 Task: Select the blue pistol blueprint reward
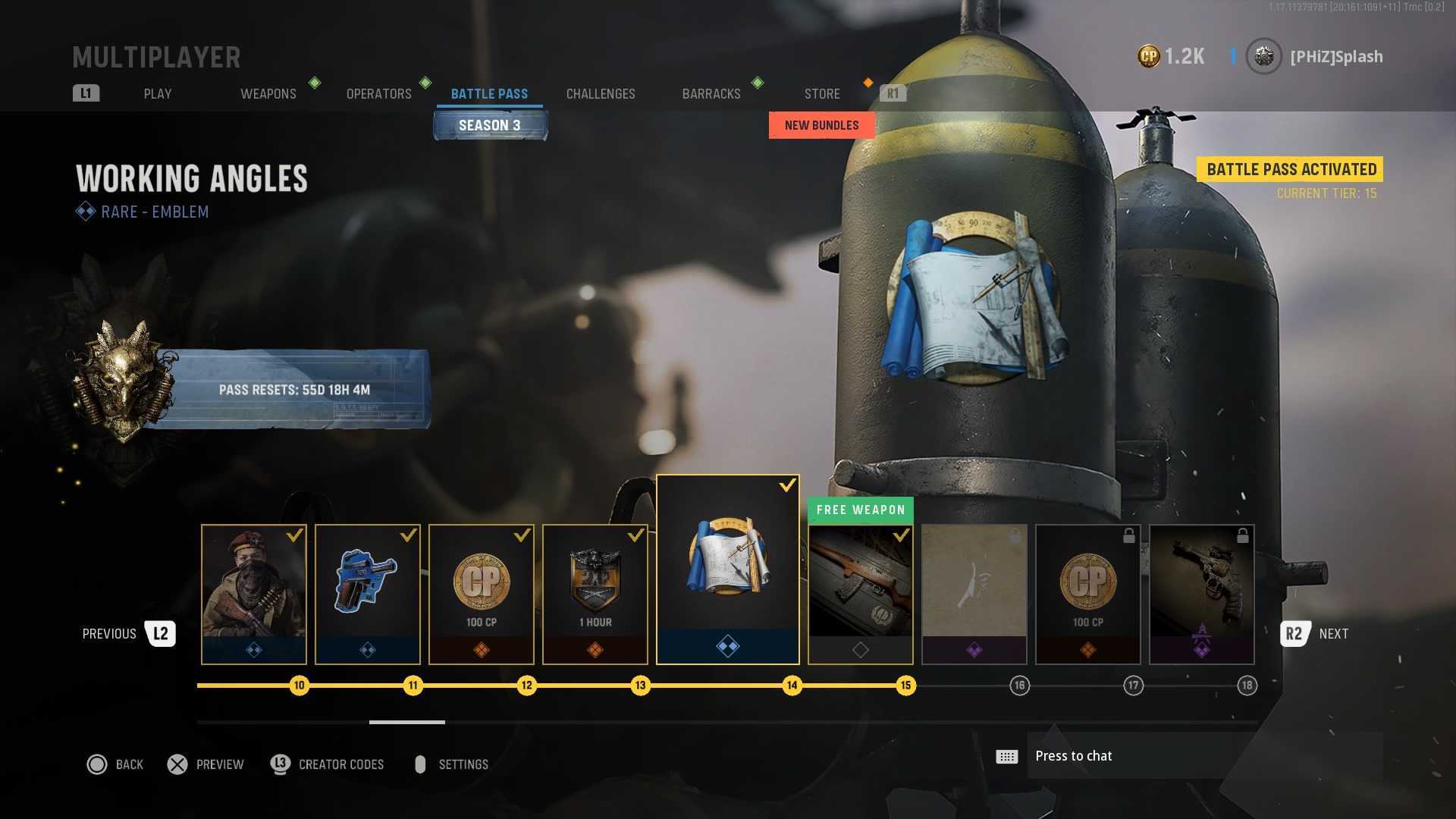coord(368,594)
